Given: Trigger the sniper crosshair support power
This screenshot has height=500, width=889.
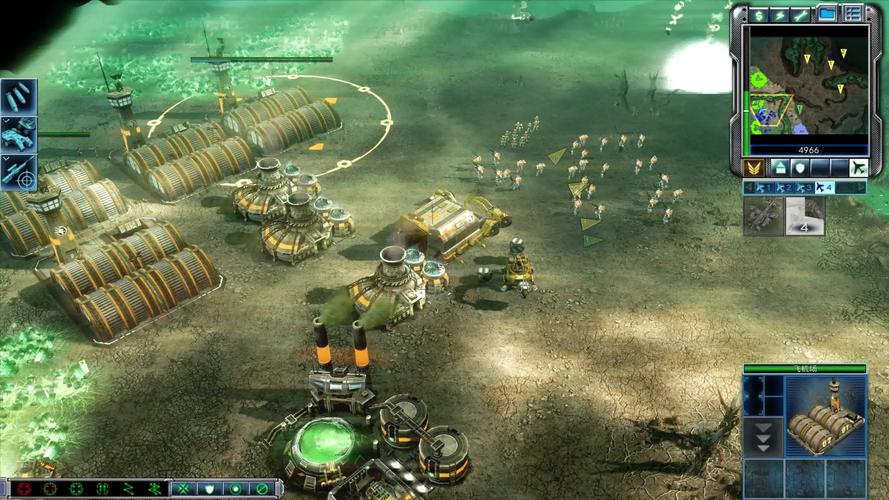Looking at the screenshot, I should [x=18, y=172].
